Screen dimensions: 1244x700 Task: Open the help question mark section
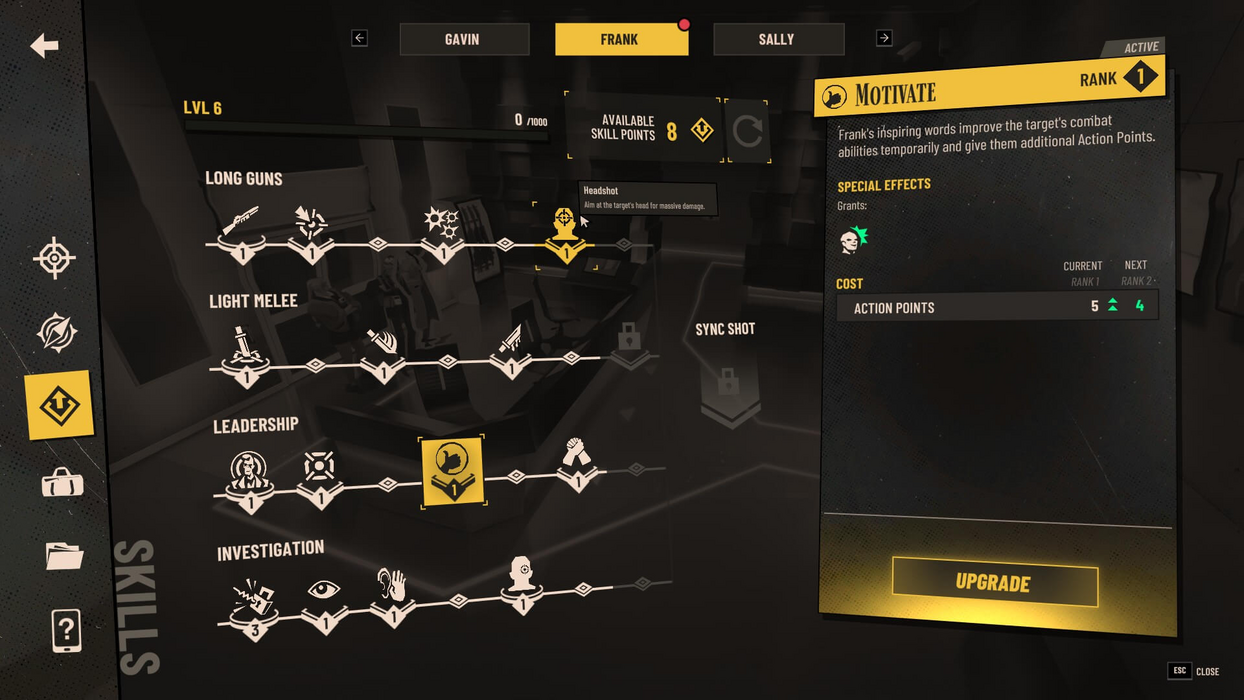66,630
